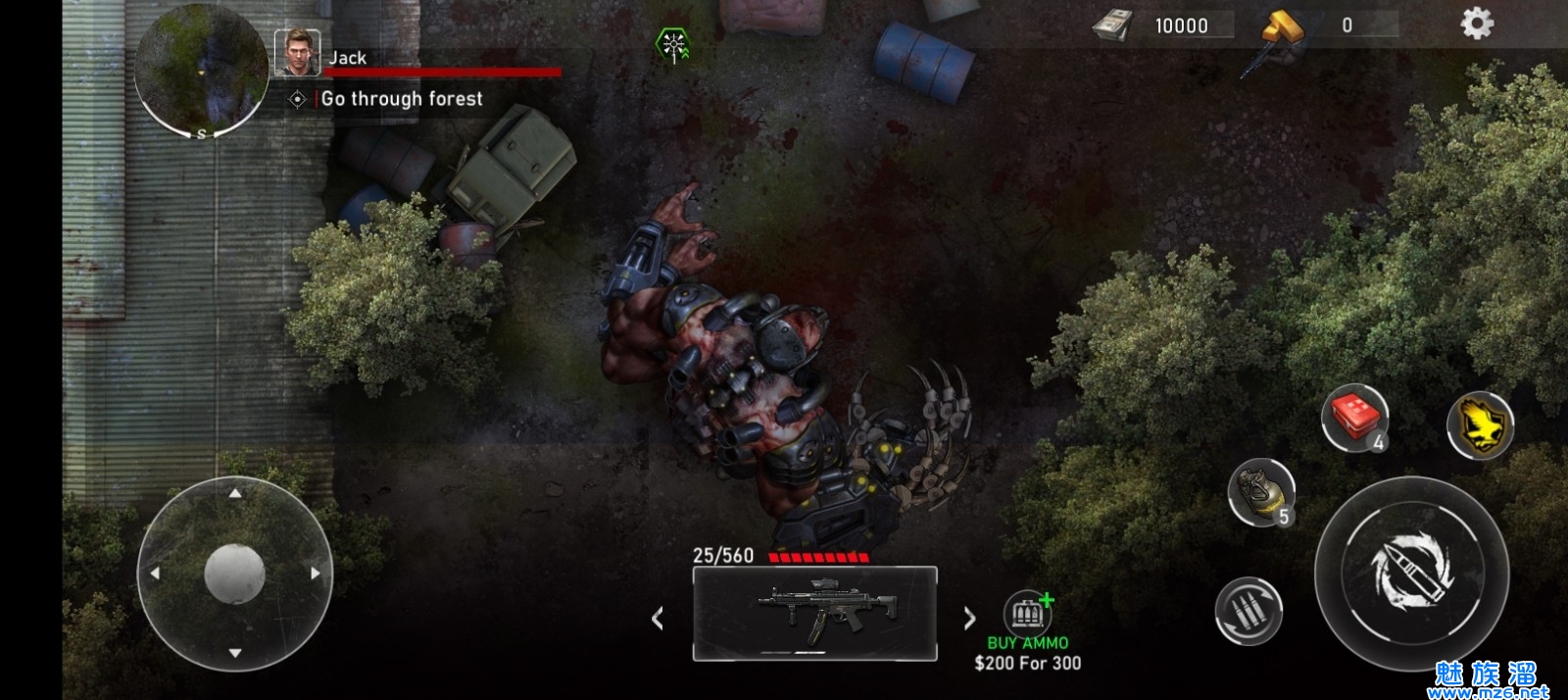Throw a grenade
The height and width of the screenshot is (700, 1568).
coord(1261,491)
